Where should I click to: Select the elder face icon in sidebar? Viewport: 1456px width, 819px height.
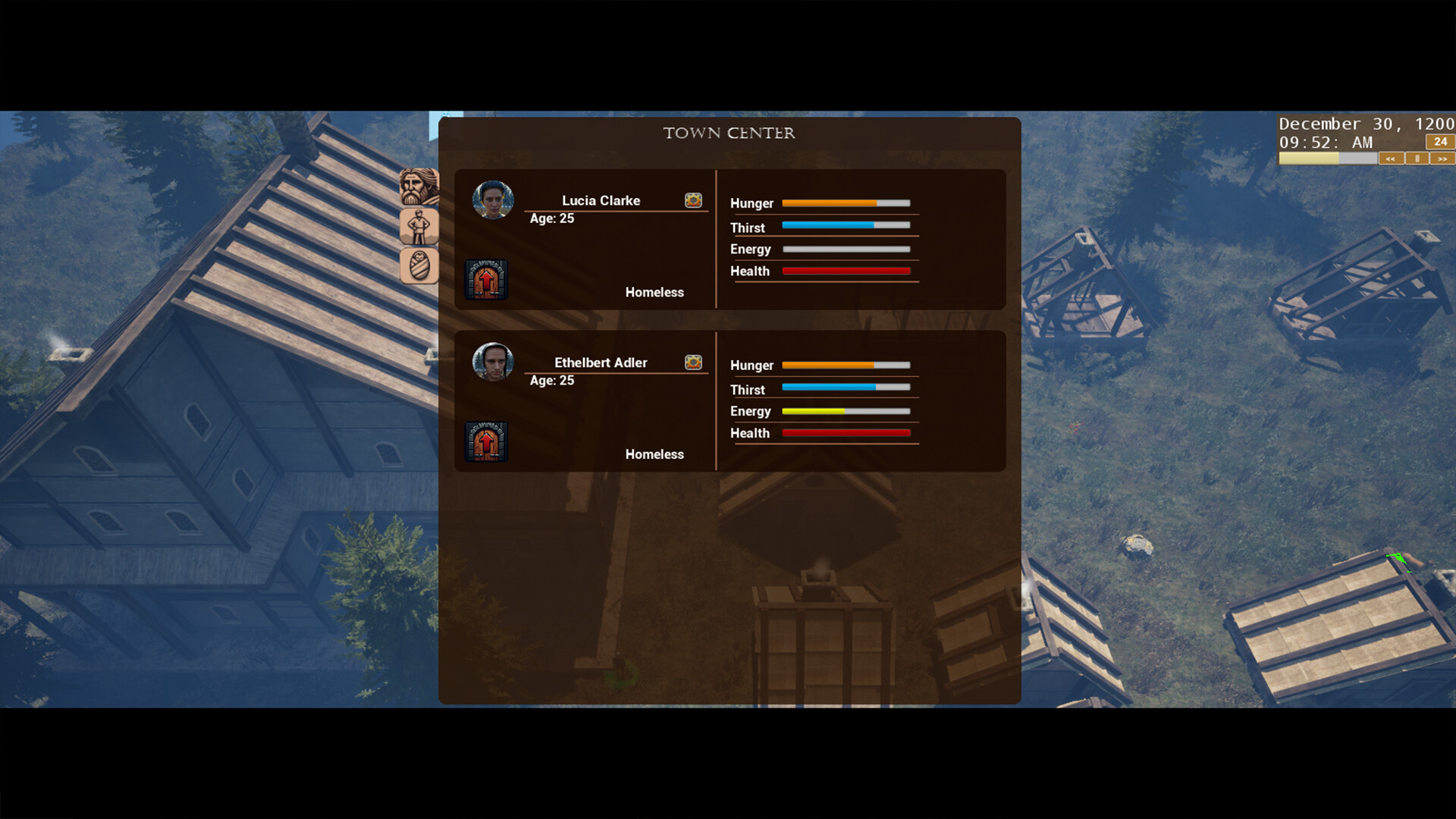(x=419, y=186)
